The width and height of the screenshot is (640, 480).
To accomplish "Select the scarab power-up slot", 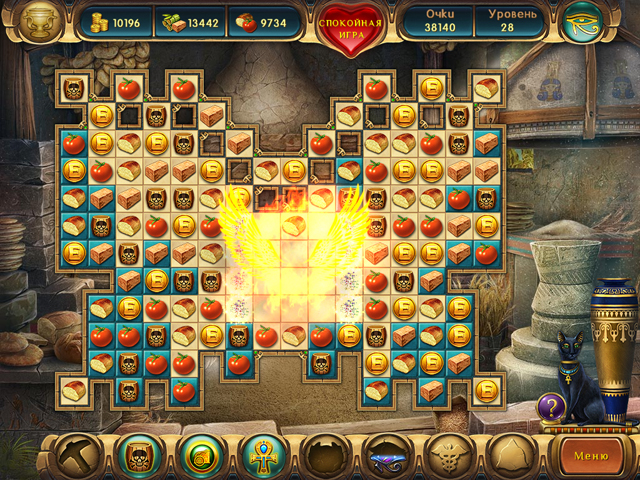I will (x=326, y=456).
